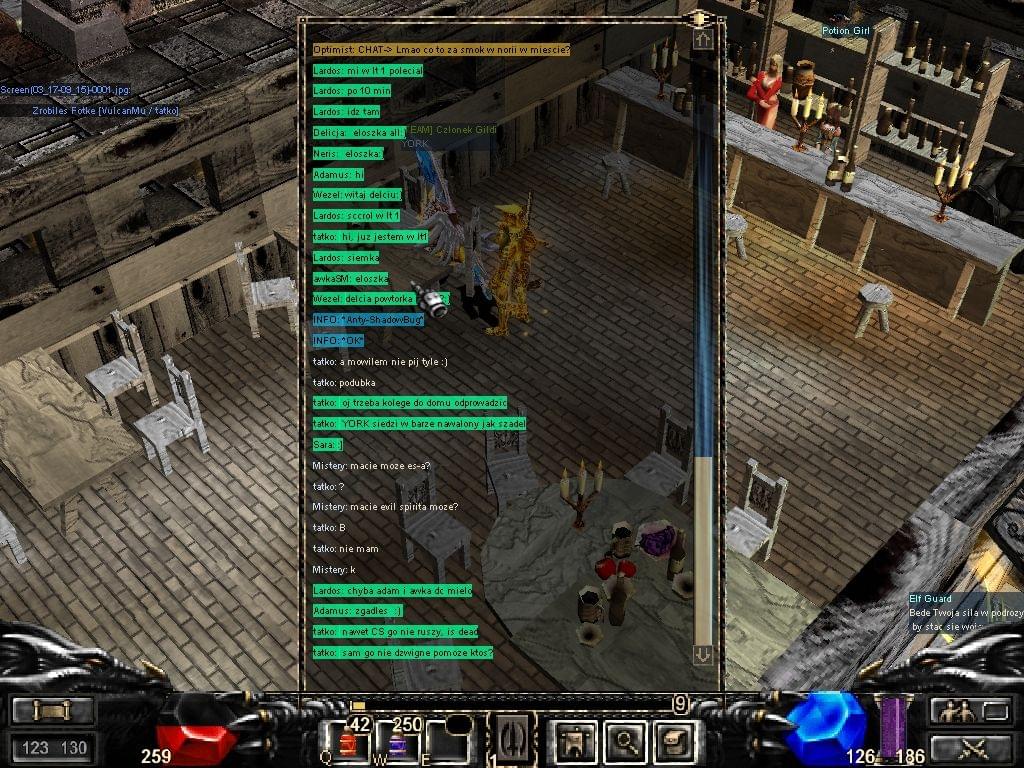The width and height of the screenshot is (1024, 768).
Task: Click the chat log scroll-down arrow
Action: [703, 654]
